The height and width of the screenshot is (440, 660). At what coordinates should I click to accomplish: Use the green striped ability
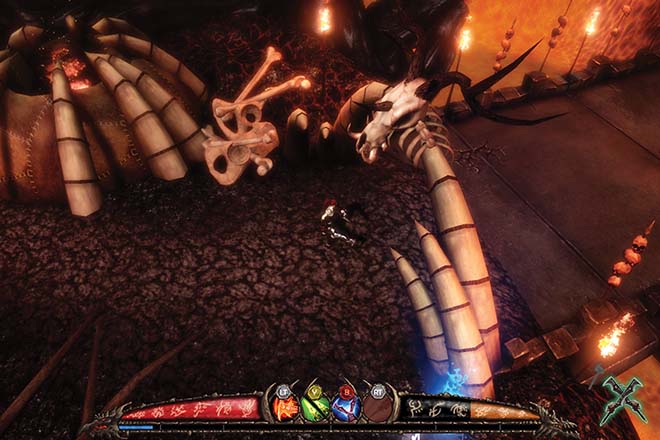pyautogui.click(x=316, y=409)
